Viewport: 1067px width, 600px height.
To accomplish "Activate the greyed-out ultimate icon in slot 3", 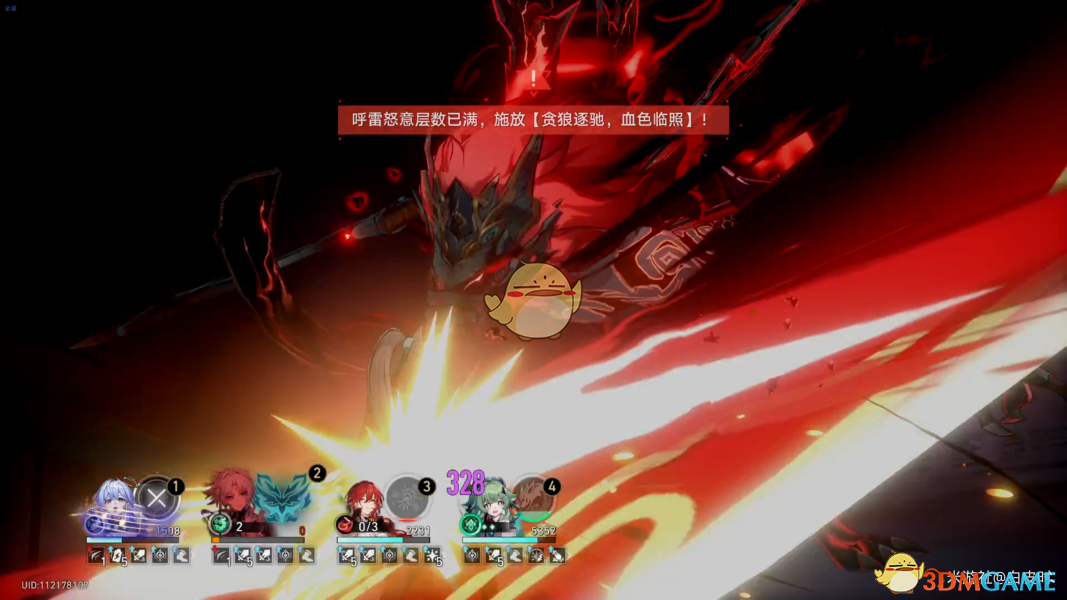I will [407, 499].
